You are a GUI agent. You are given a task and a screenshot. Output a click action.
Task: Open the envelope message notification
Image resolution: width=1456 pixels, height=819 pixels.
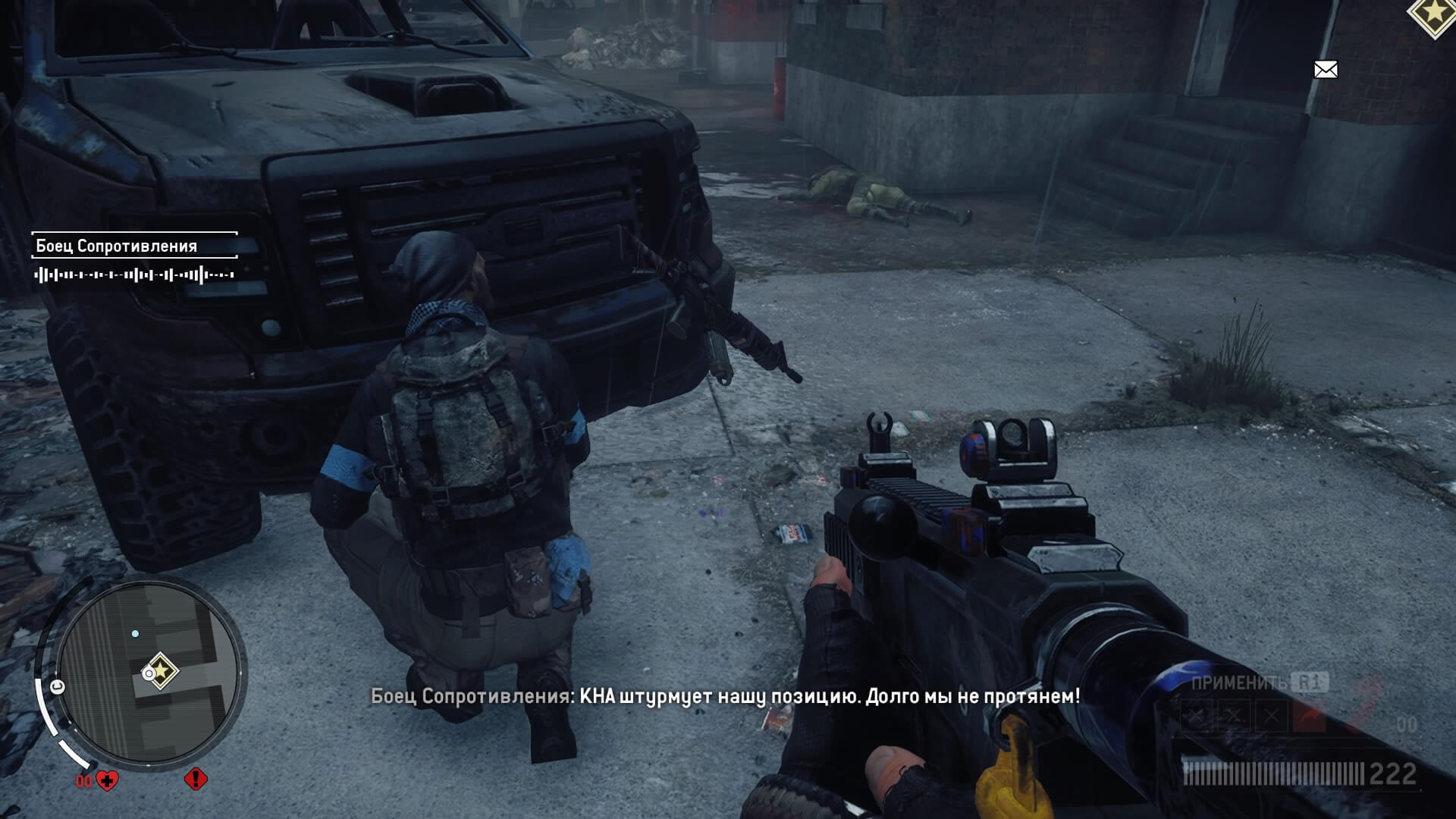pyautogui.click(x=1325, y=70)
